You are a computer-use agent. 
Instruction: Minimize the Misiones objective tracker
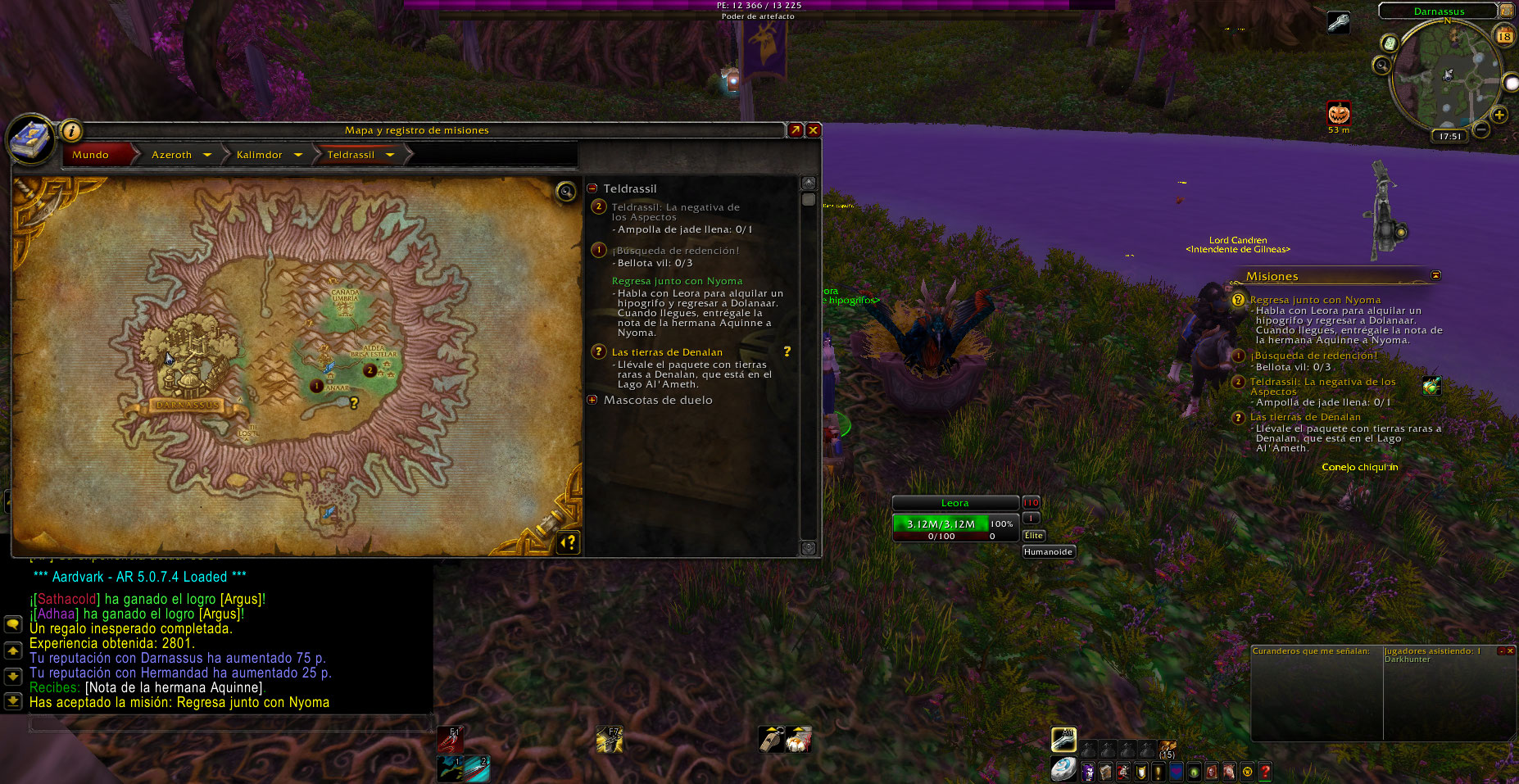tap(1435, 275)
